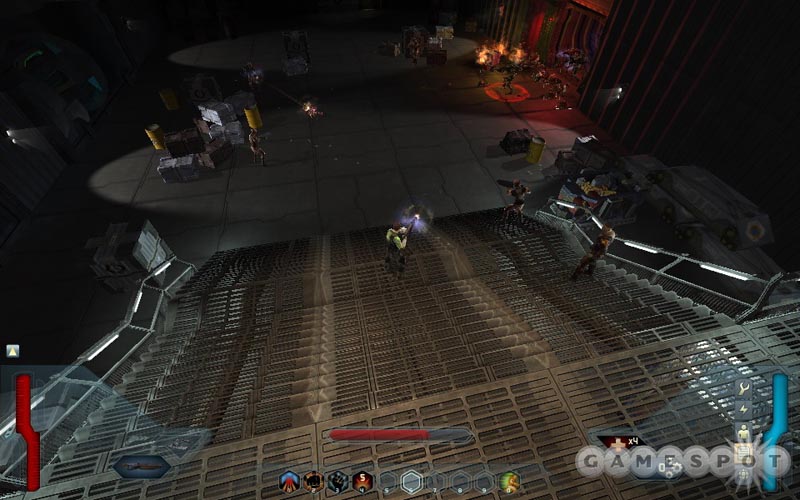Activate the green swirl ability
Viewport: 800px width, 500px height.
pos(509,481)
